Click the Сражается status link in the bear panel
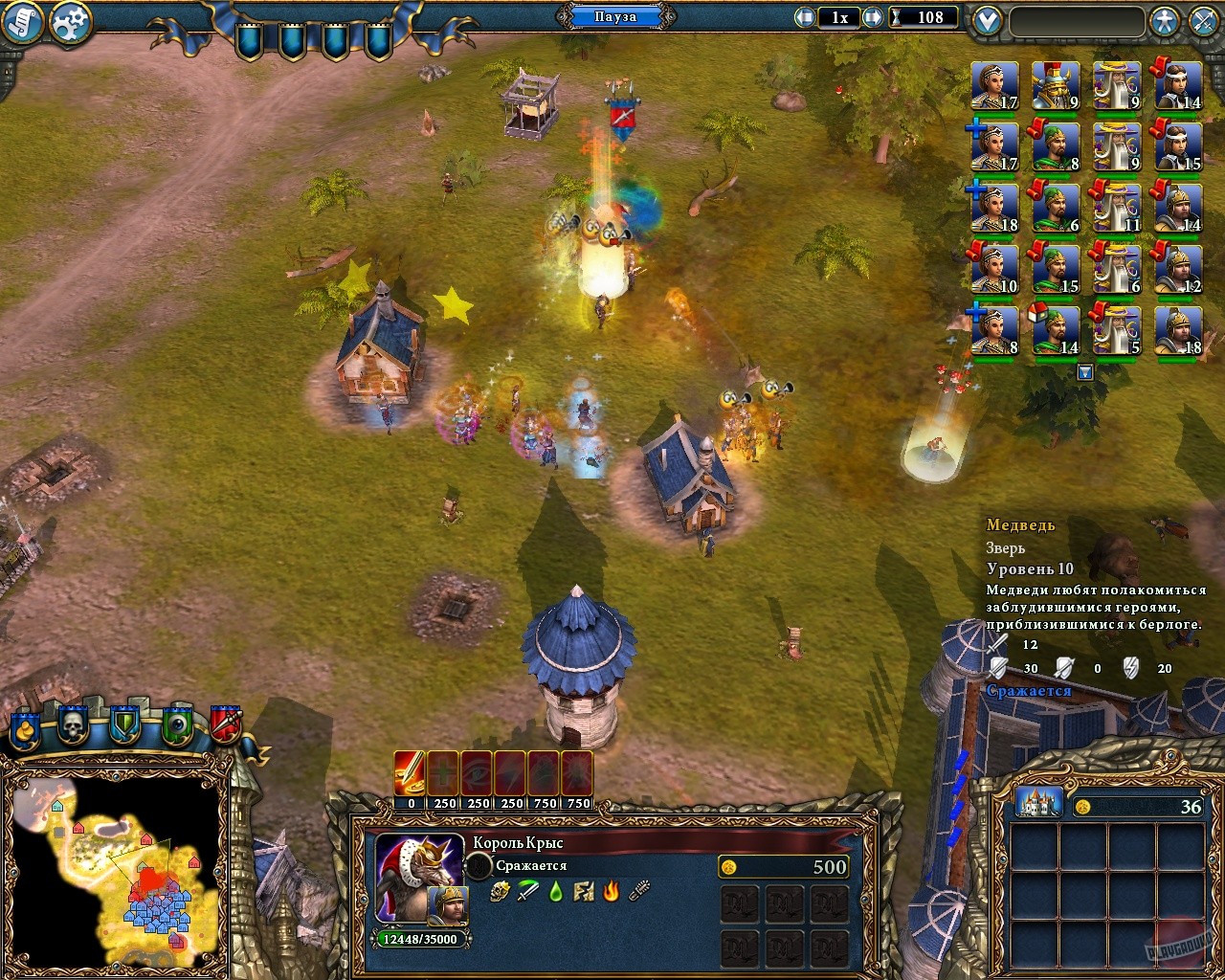The width and height of the screenshot is (1225, 980). coord(1029,689)
